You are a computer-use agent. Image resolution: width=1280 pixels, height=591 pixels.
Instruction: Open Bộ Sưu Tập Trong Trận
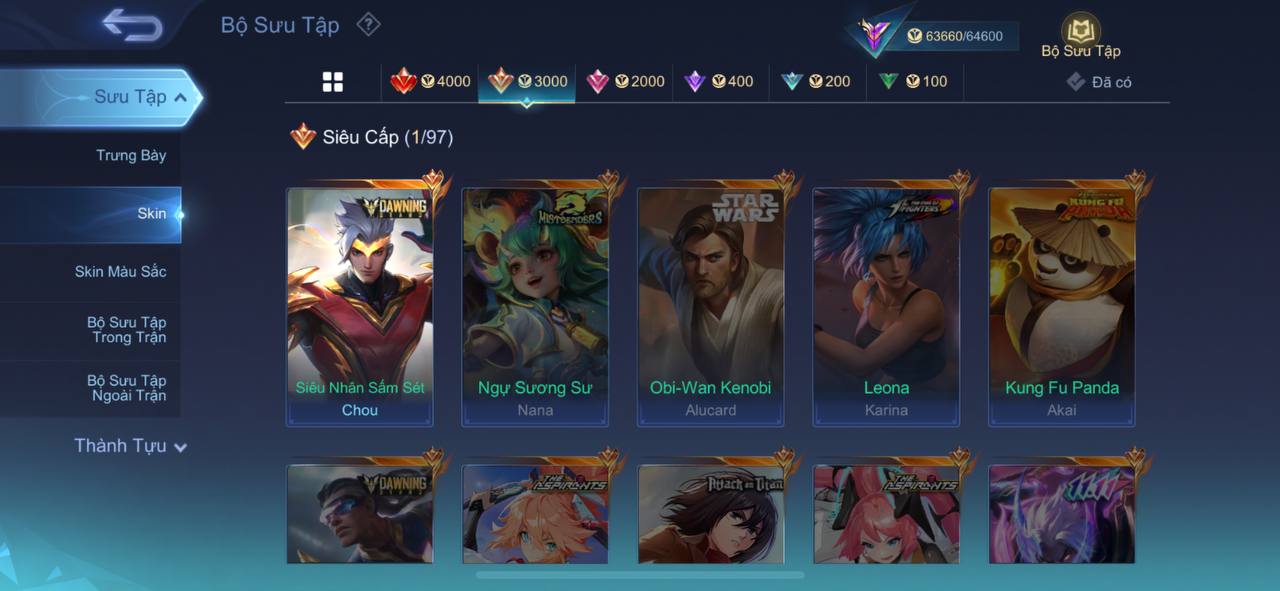pyautogui.click(x=126, y=330)
